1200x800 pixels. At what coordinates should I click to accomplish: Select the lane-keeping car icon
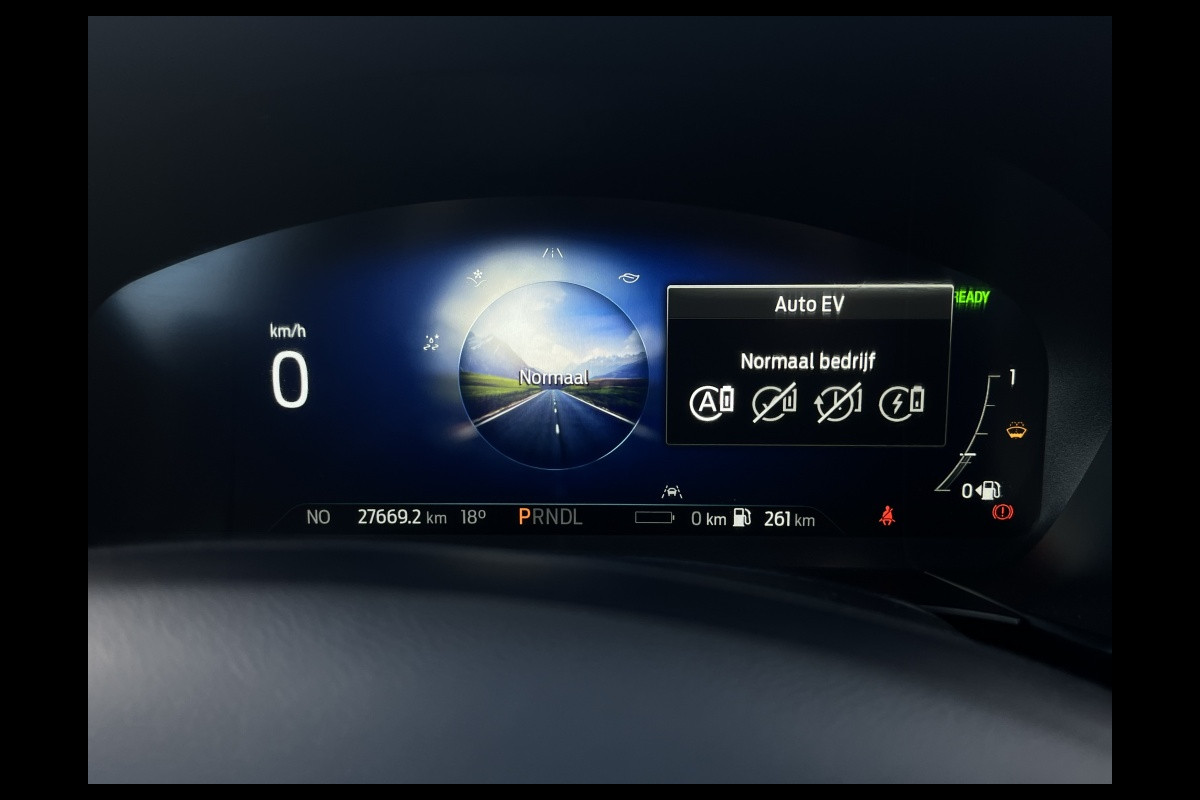click(x=671, y=491)
